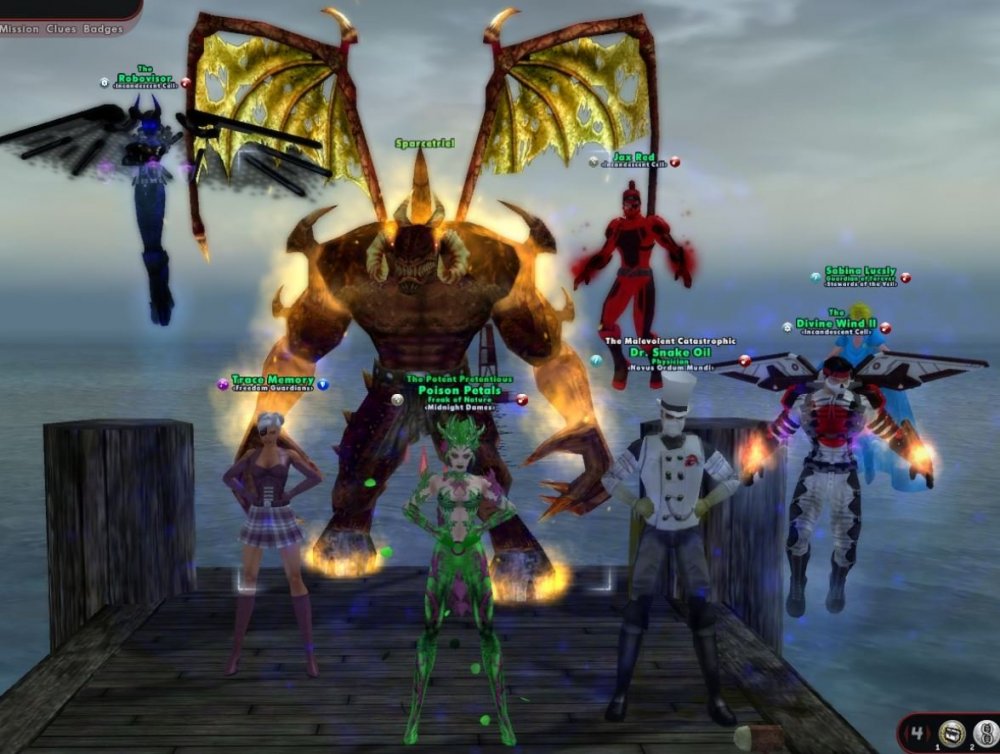Switch to the Clues tab
Screen dimensions: 1000x754
tap(60, 29)
